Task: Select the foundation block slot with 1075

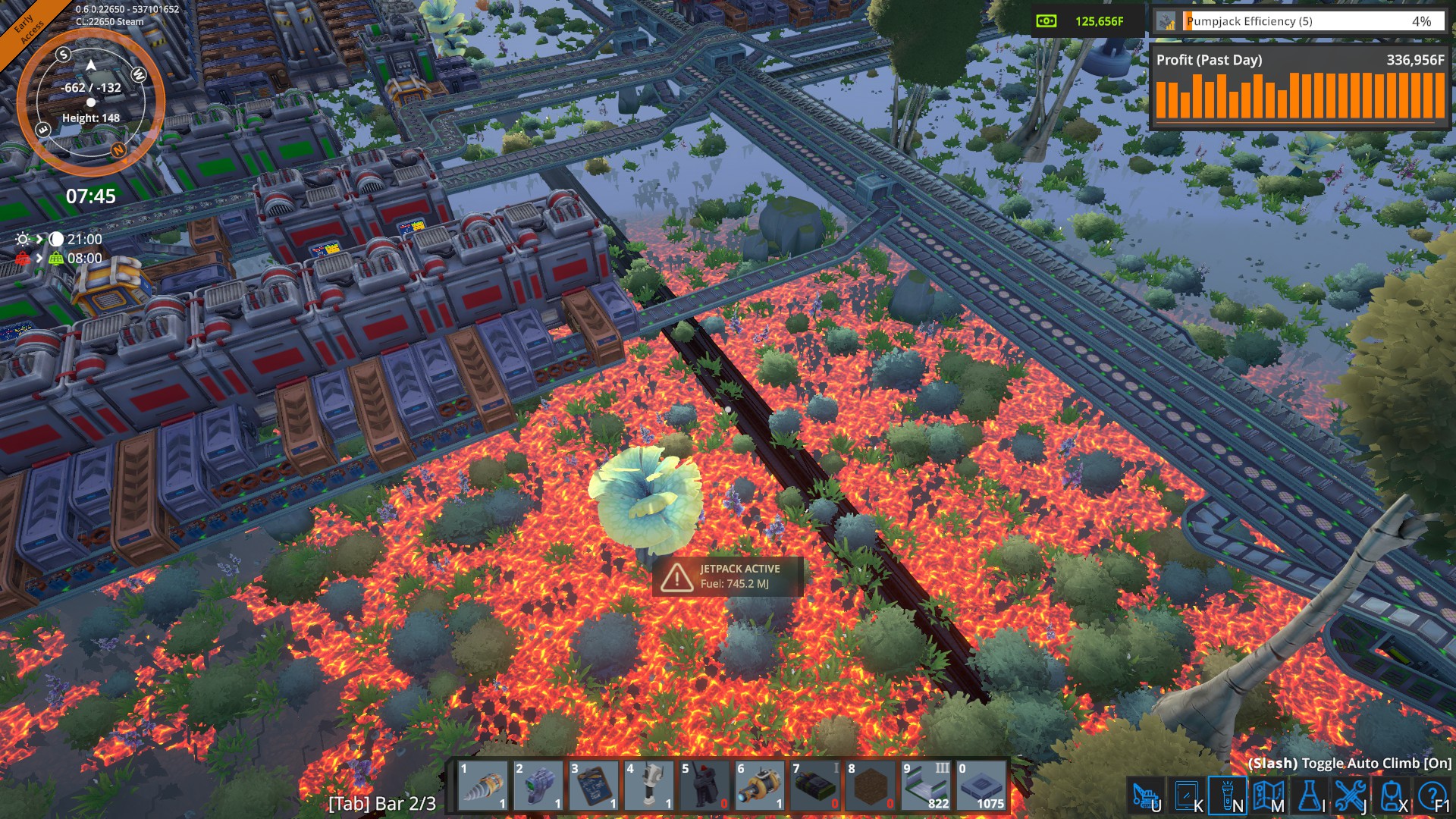Action: click(981, 786)
